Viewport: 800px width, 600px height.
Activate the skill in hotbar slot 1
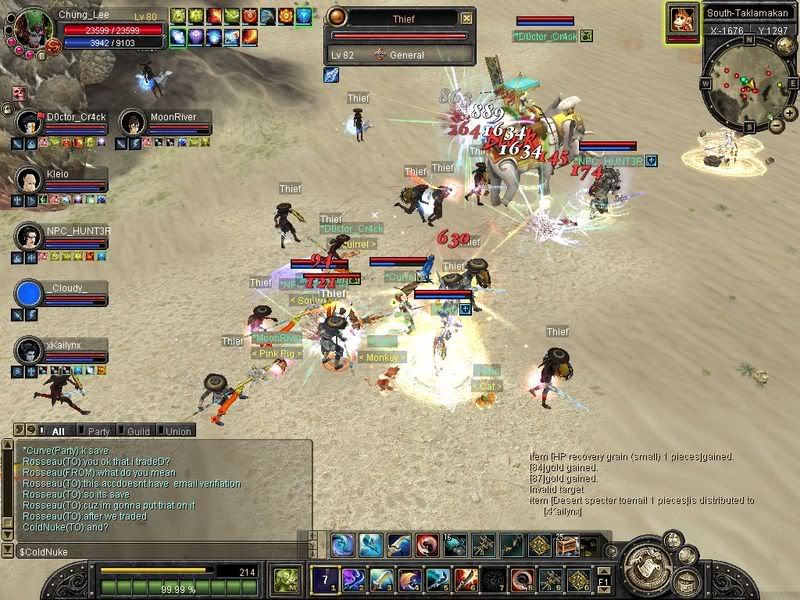(x=325, y=579)
